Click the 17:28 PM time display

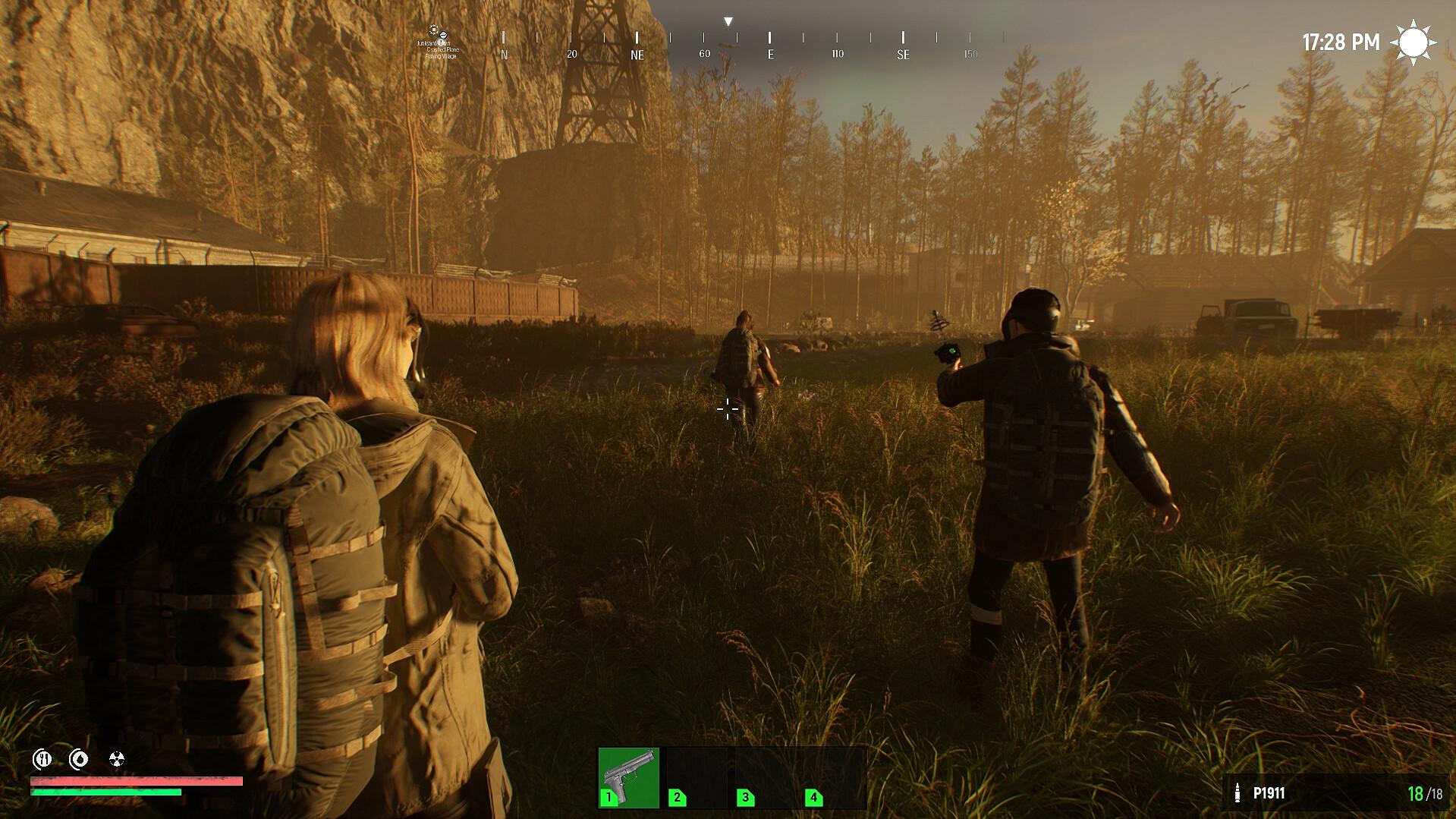pos(1340,42)
